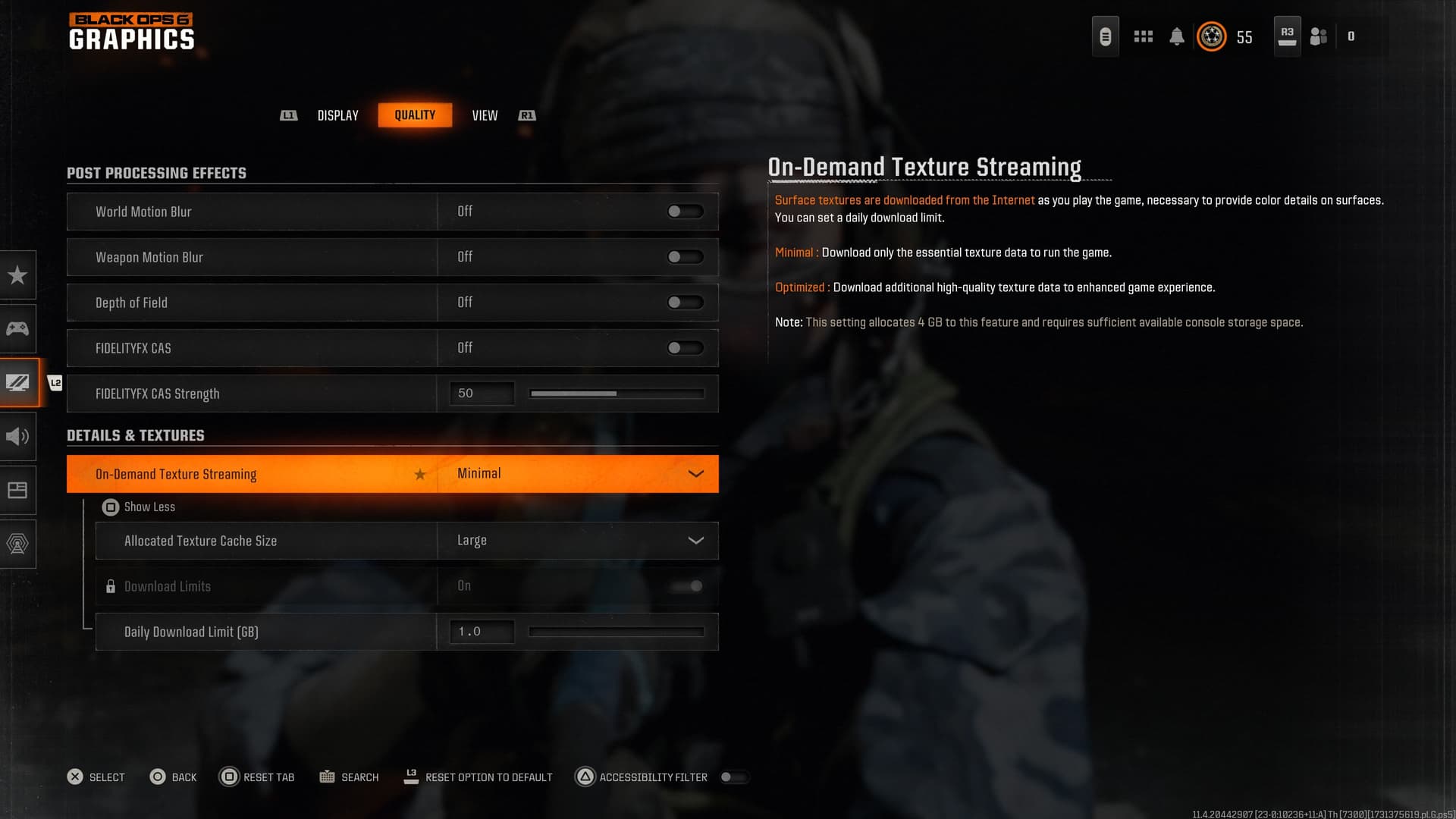This screenshot has height=819, width=1456.
Task: Click Reset Tab at the bottom
Action: coord(258,777)
